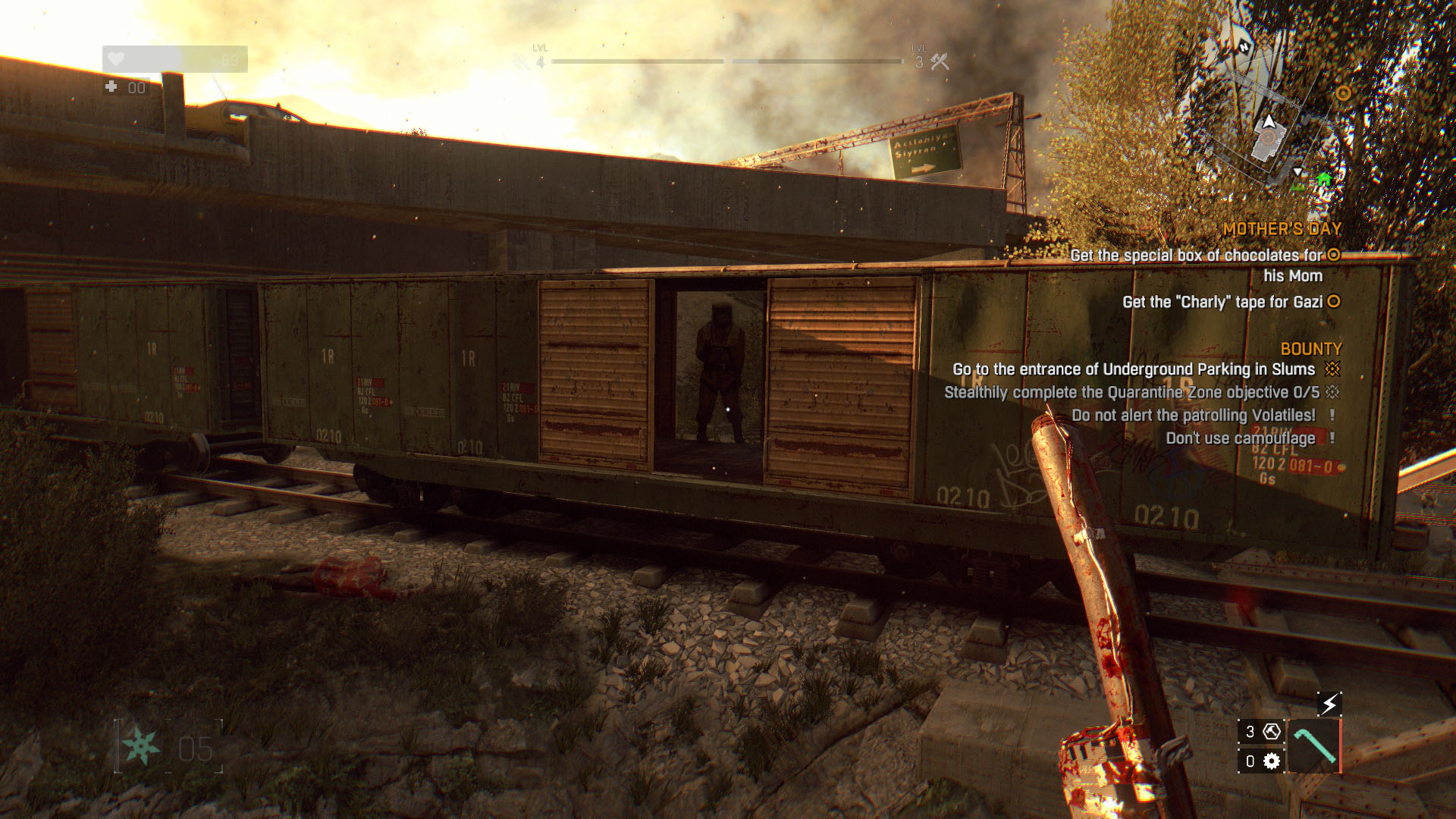Open the Bounty tracker header
Image resolution: width=1456 pixels, height=819 pixels.
pos(1311,349)
